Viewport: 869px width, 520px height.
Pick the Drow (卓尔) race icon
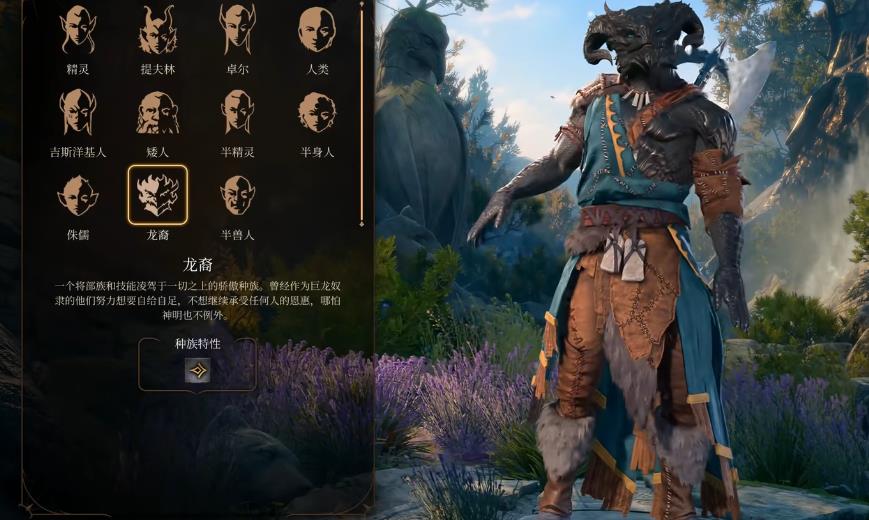[x=237, y=30]
